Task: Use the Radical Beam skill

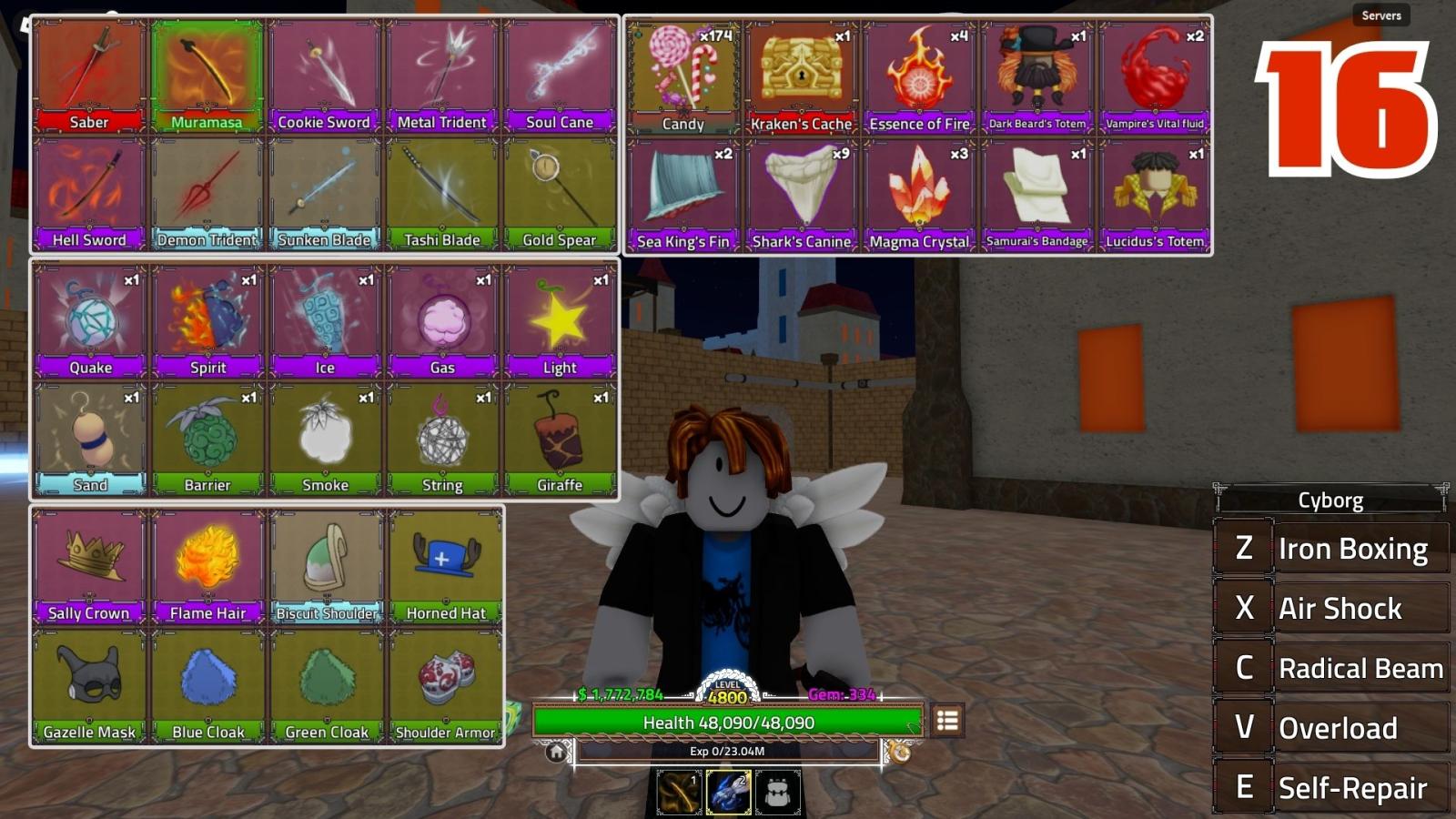Action: [x=1330, y=668]
